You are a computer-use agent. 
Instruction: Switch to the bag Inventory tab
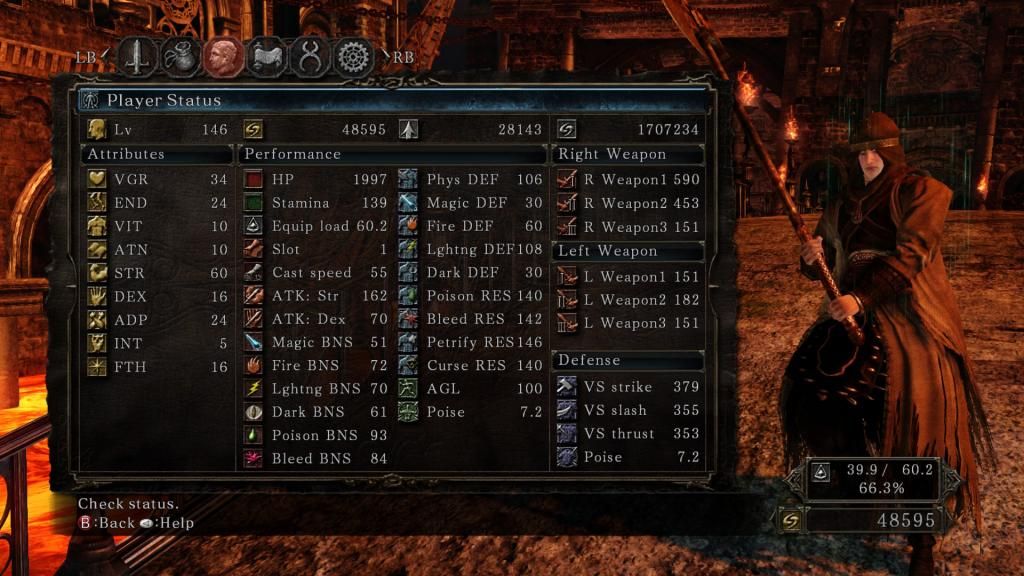pos(181,57)
